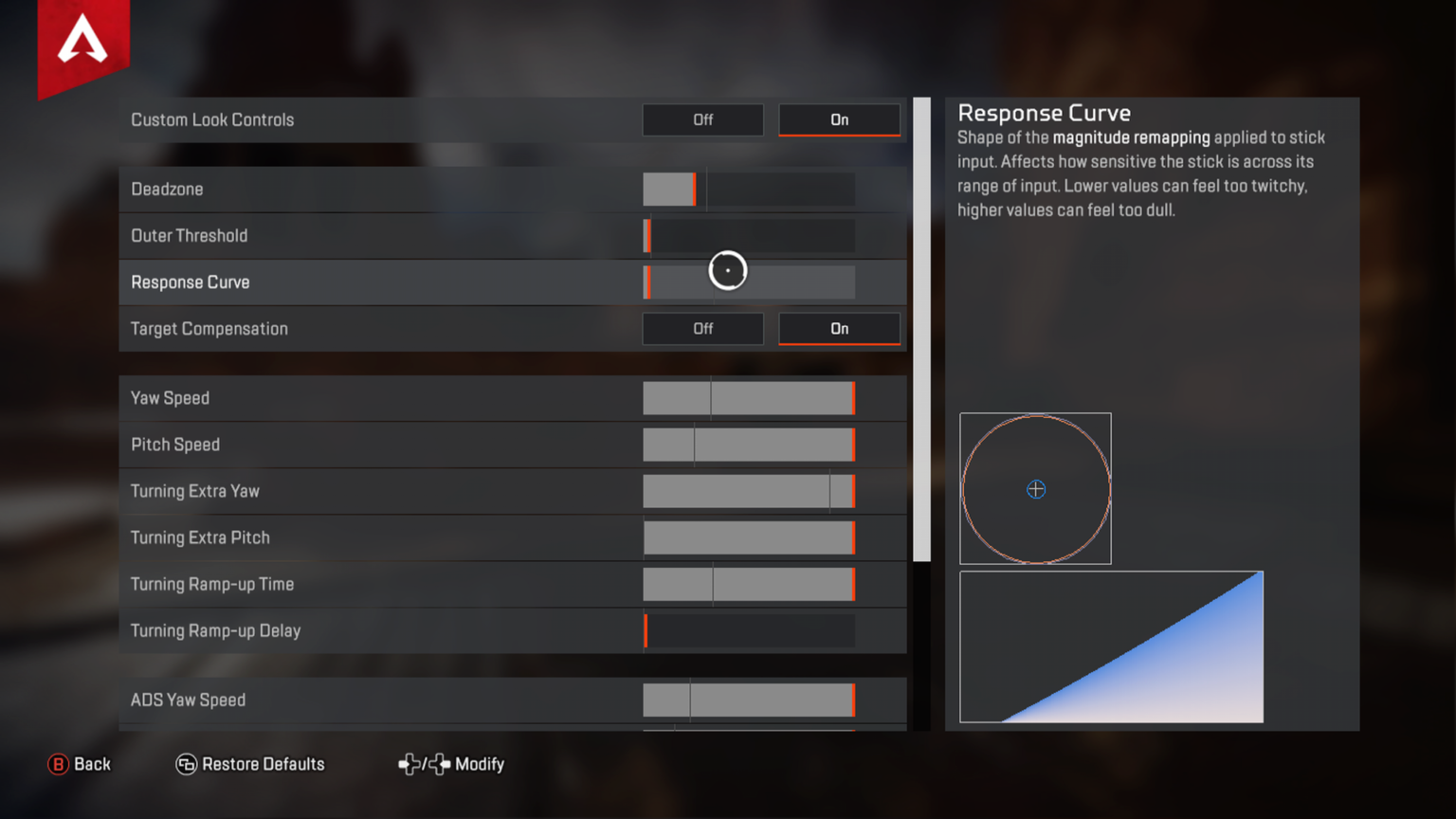
Task: Enable Target Compensation with On
Action: 839,329
